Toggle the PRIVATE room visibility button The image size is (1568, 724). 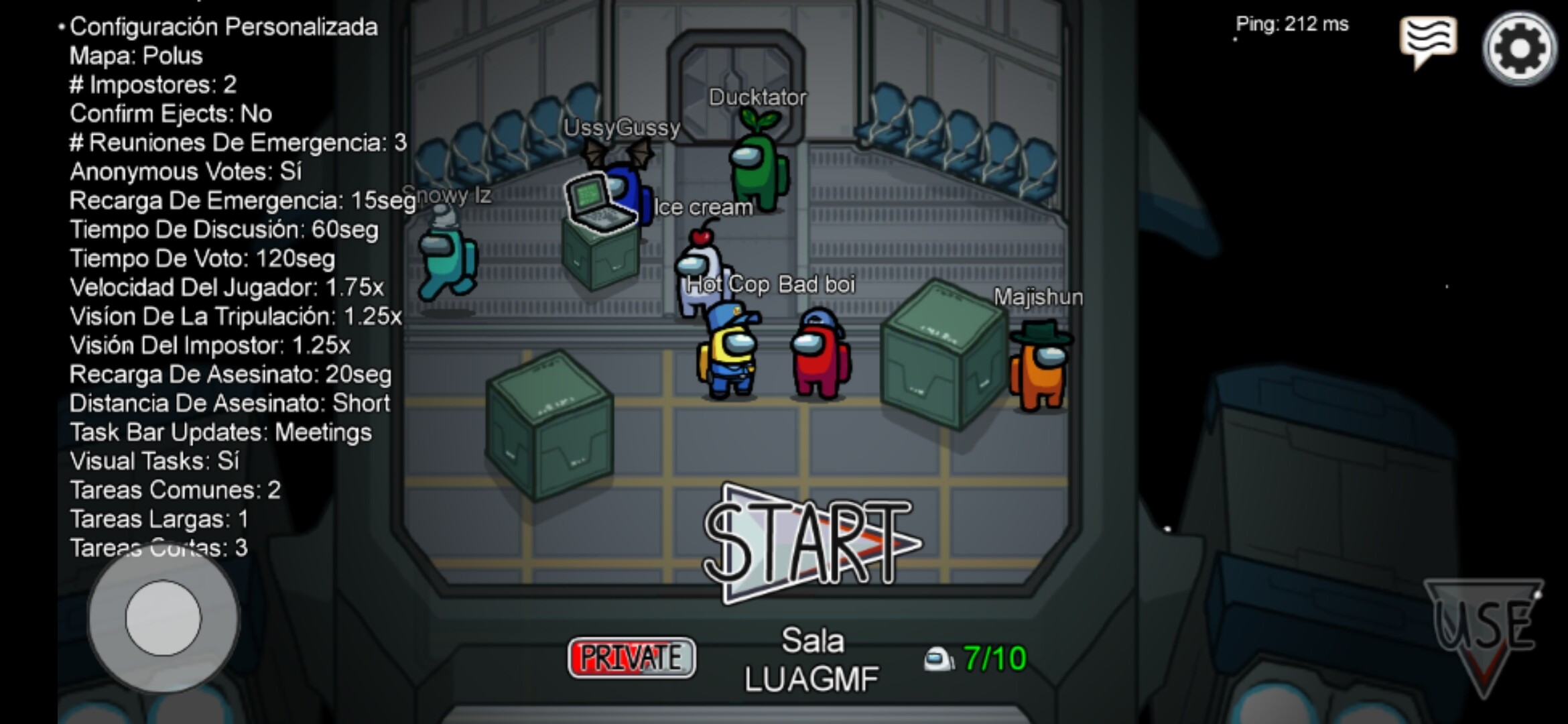(x=631, y=658)
